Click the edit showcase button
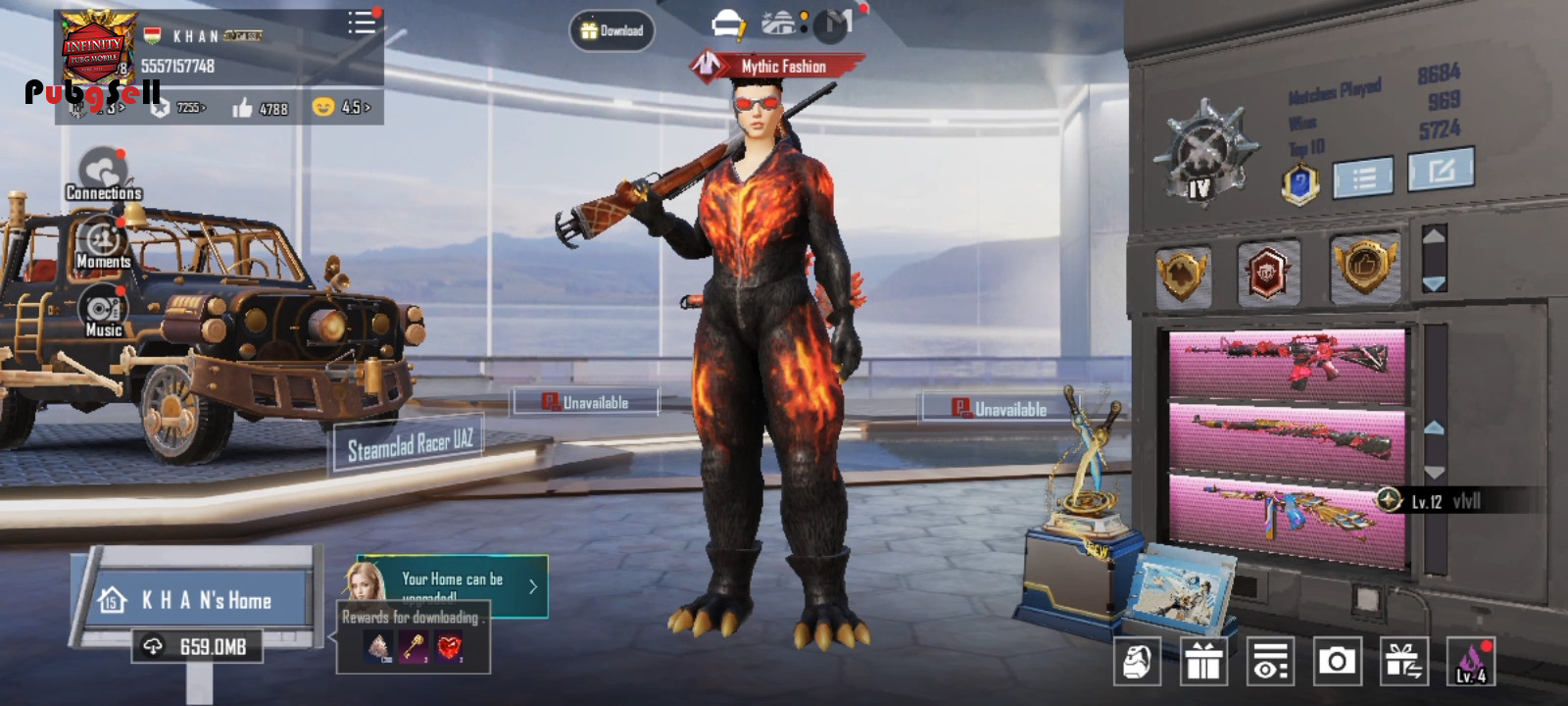 click(1441, 171)
